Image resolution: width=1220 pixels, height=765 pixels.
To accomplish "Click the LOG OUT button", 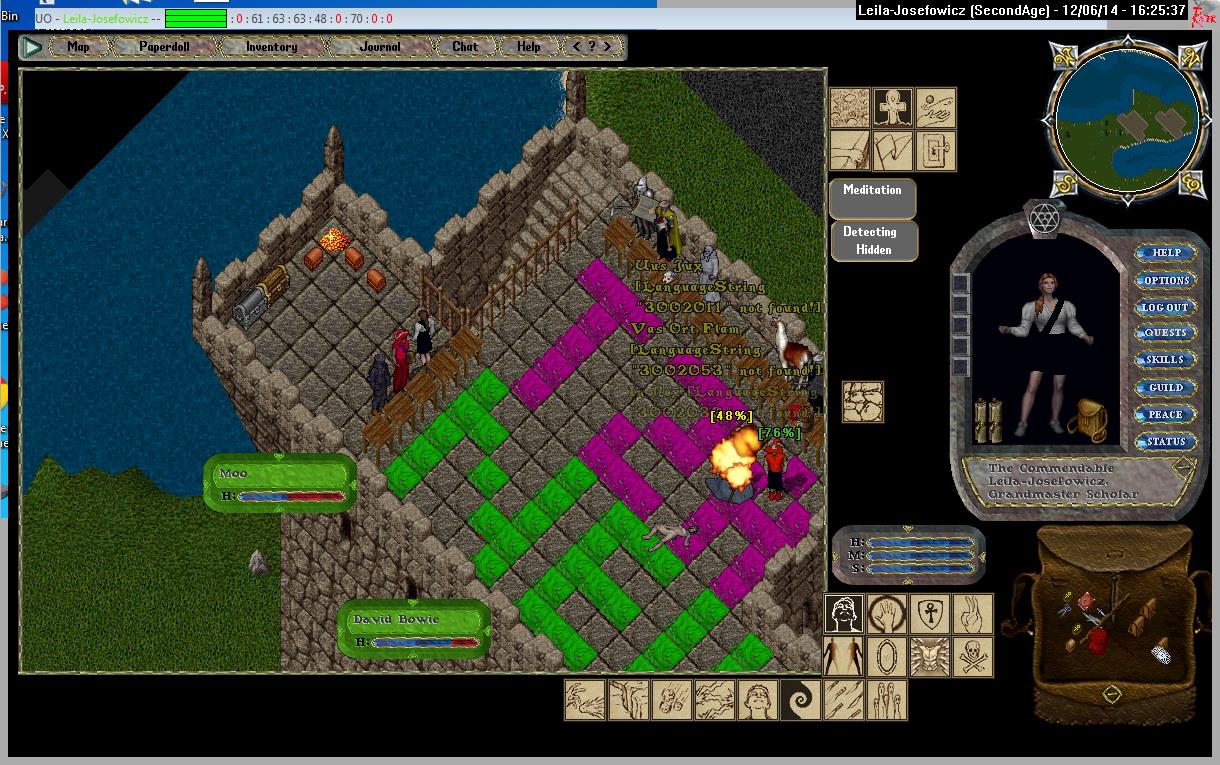I will 1166,308.
